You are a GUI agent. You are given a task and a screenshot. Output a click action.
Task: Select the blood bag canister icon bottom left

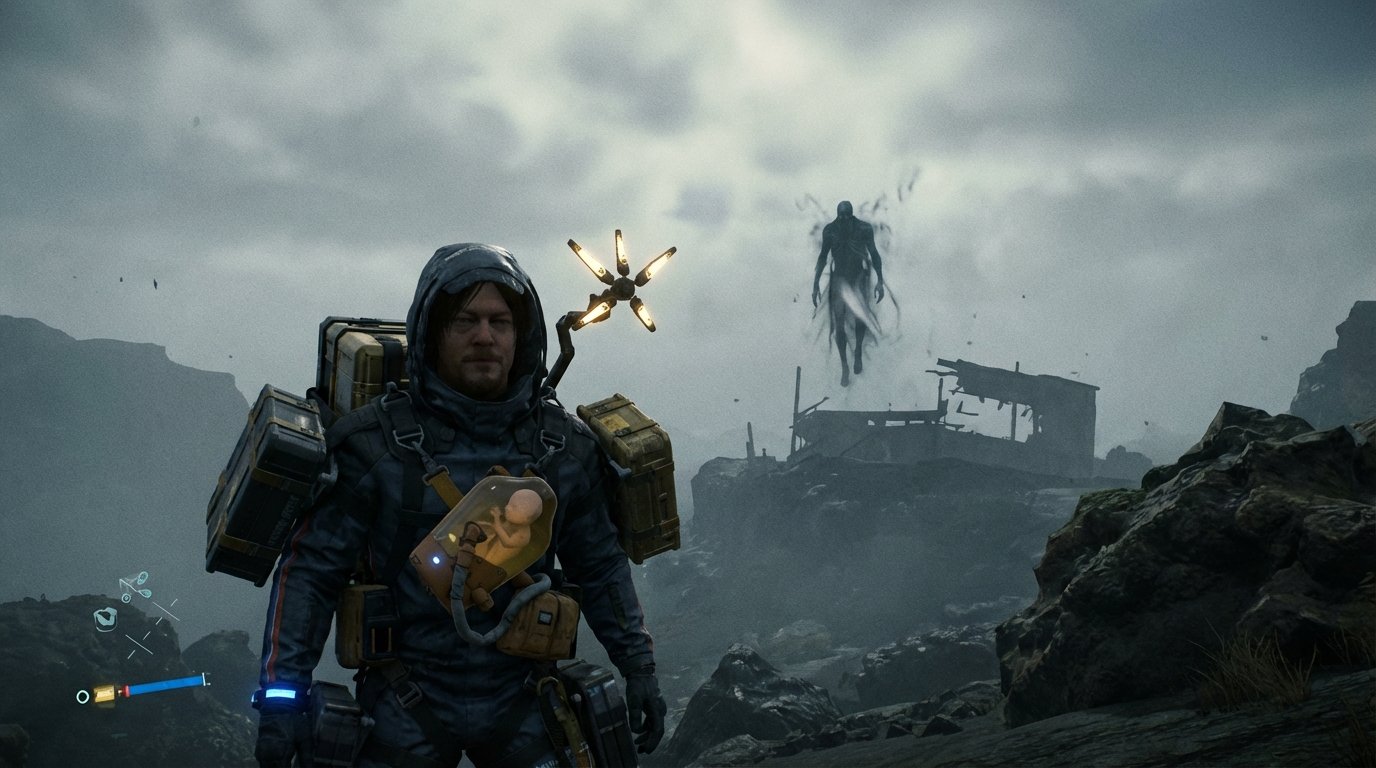(104, 694)
